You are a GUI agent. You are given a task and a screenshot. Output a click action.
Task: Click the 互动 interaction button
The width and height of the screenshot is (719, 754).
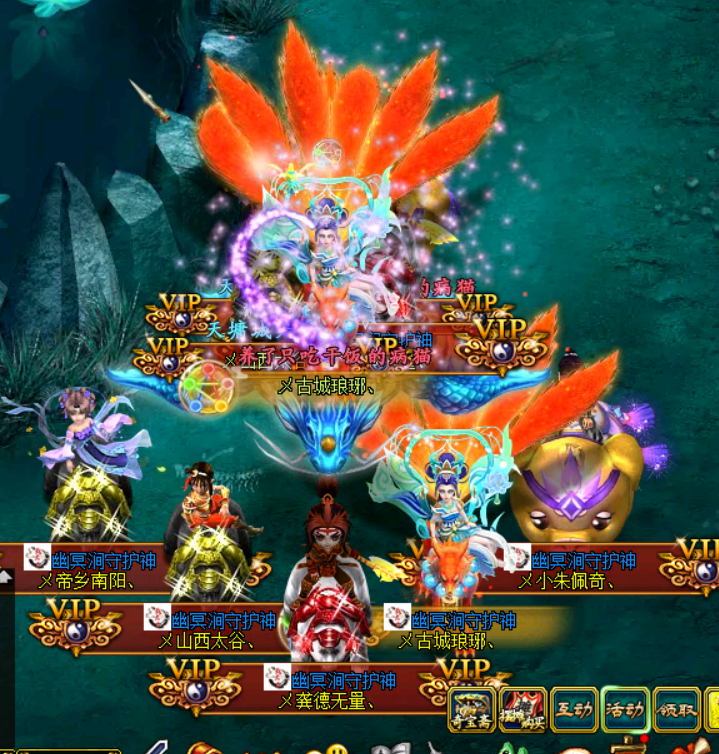[x=575, y=710]
